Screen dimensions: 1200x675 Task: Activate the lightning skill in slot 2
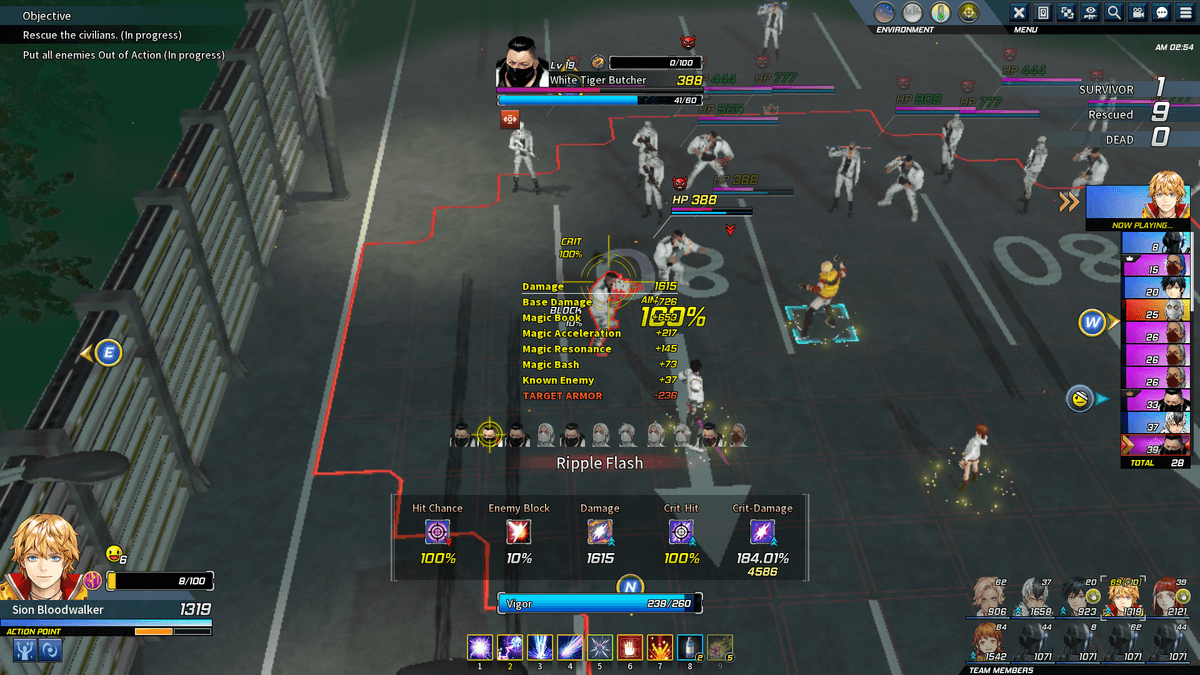coord(510,647)
